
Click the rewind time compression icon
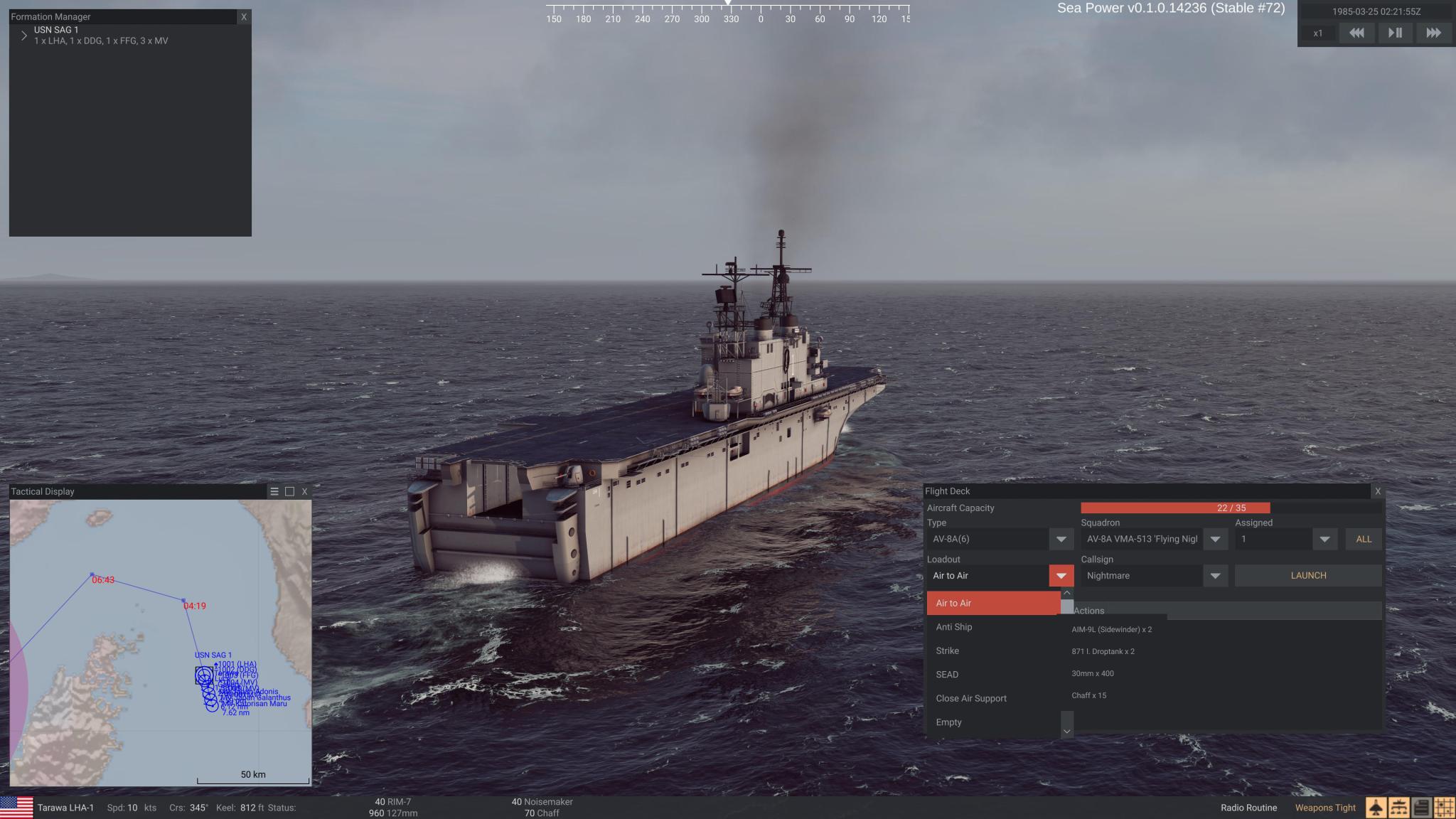(1357, 33)
